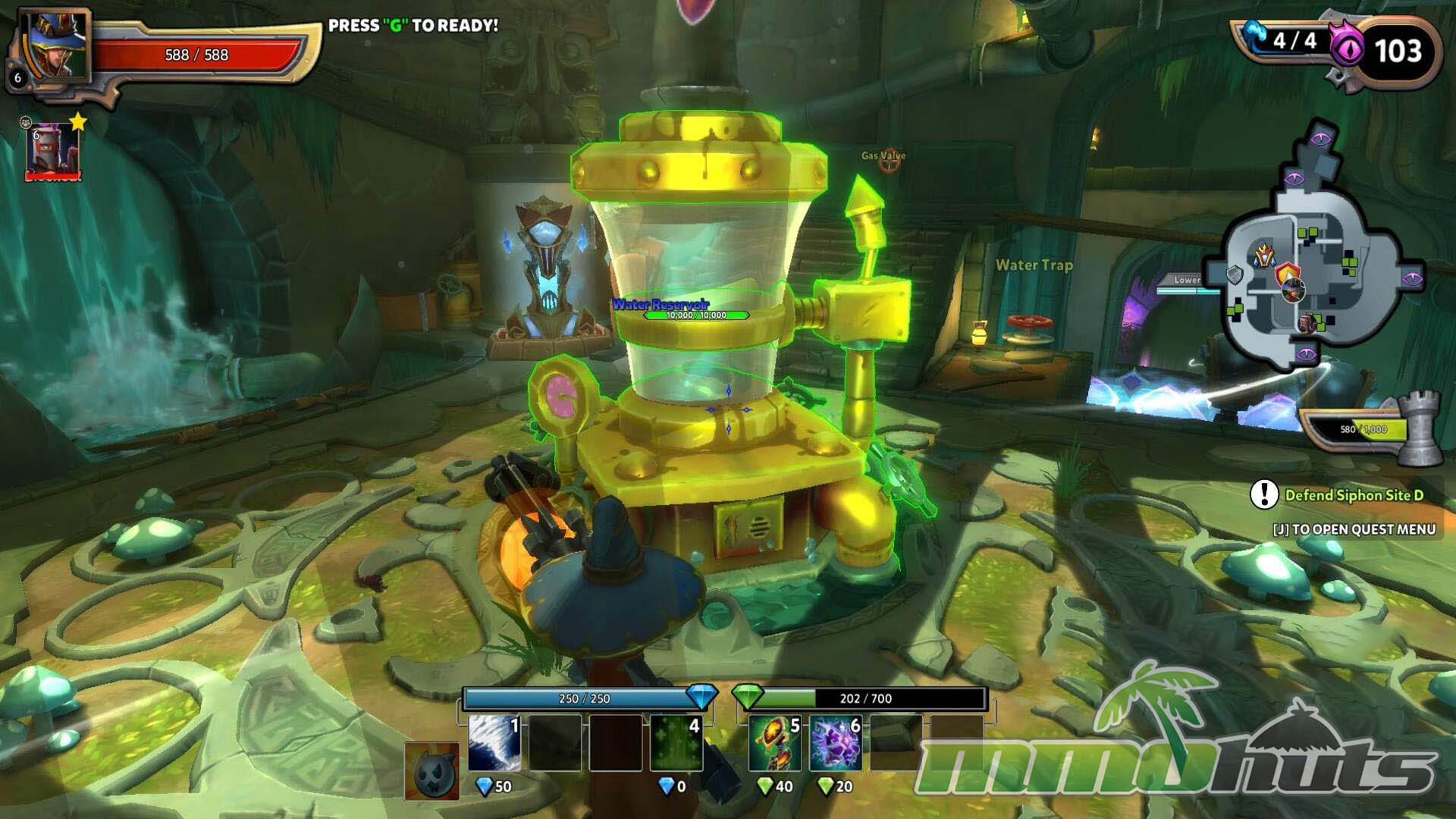Screen dimensions: 1456x819
Task: Select the starred teammate portrait
Action: point(52,152)
